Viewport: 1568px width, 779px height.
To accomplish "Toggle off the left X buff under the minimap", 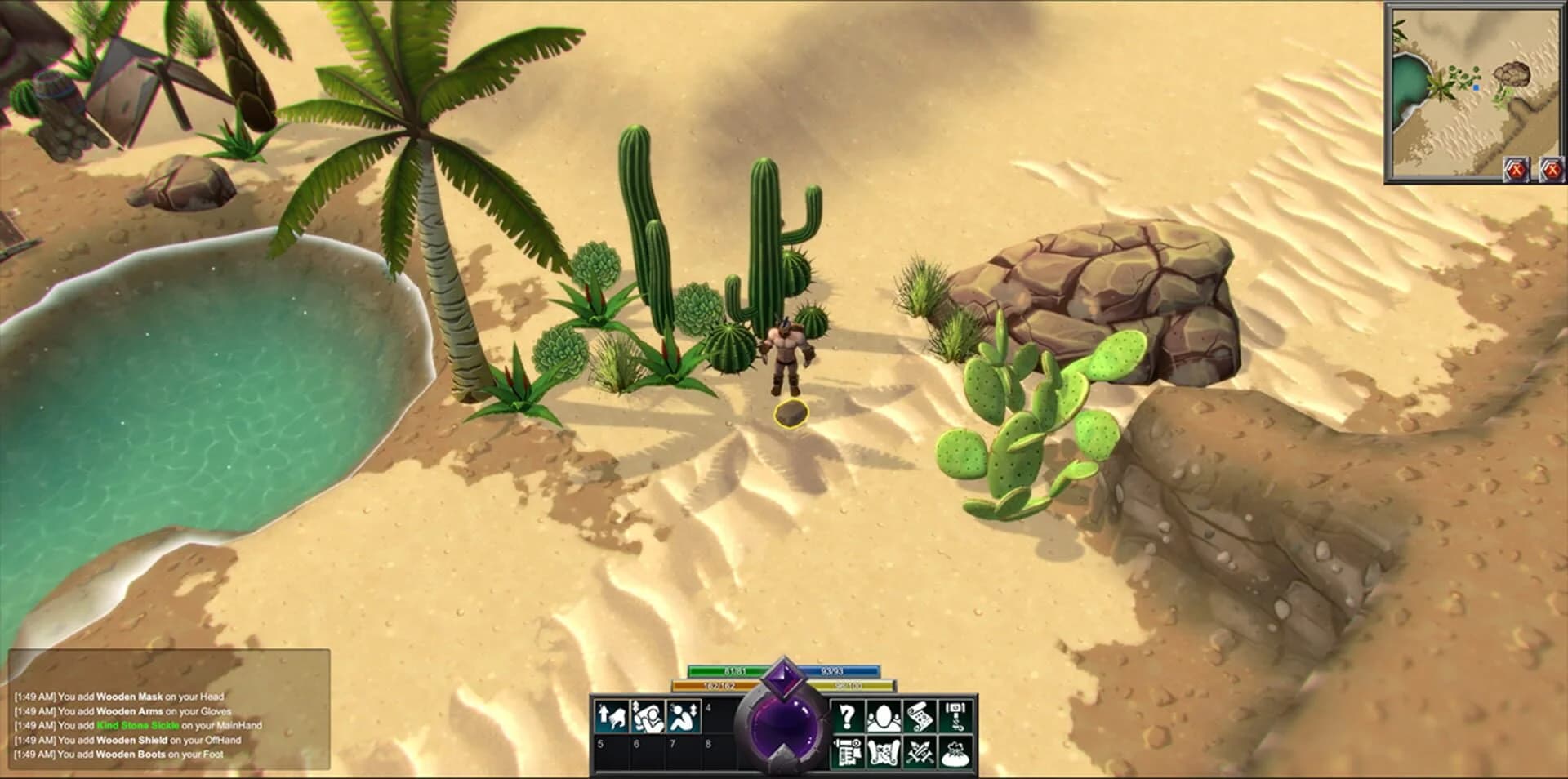I will click(x=1515, y=169).
